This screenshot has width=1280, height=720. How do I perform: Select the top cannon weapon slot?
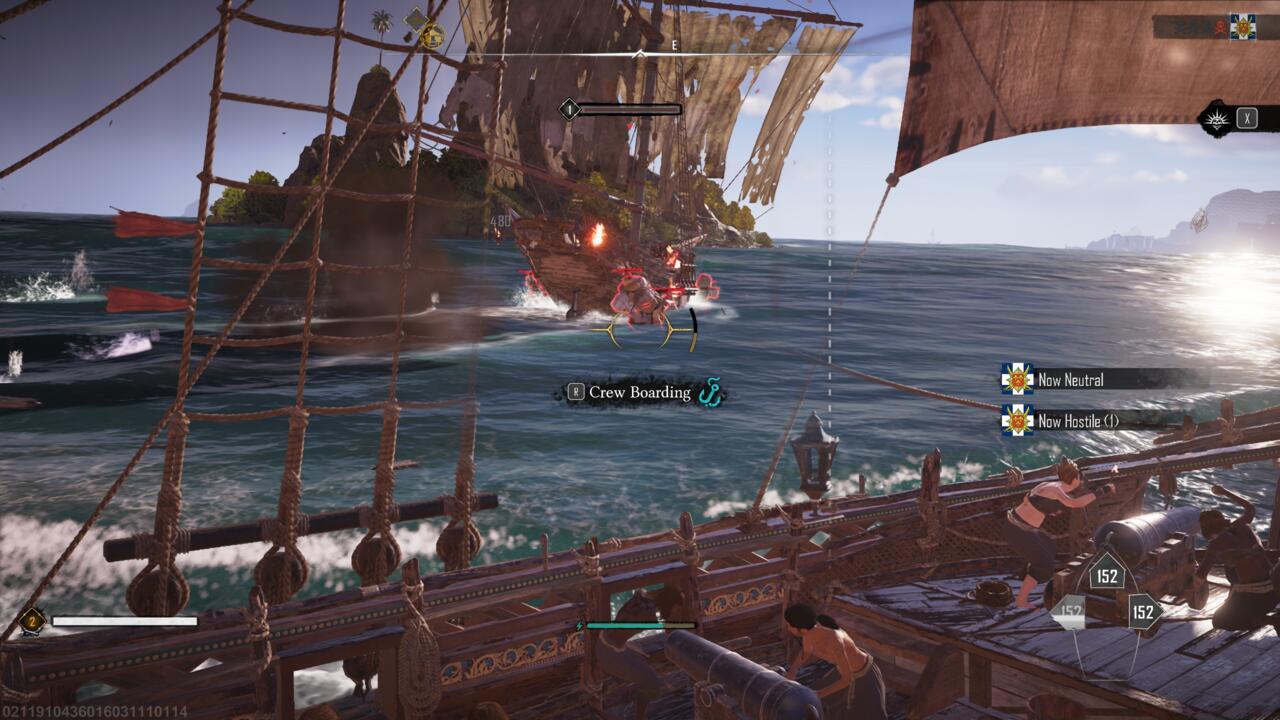pos(1106,575)
